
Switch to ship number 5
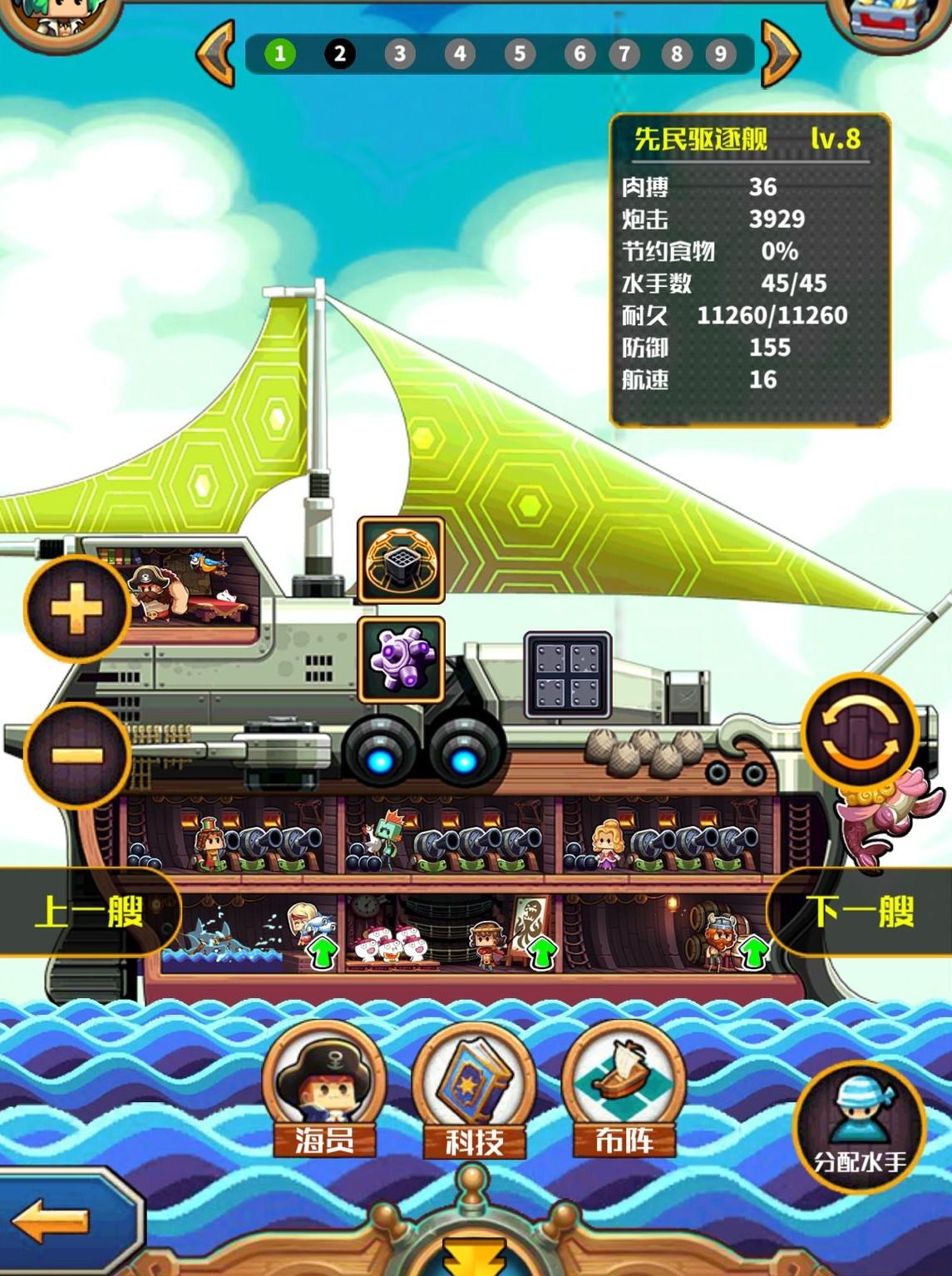519,54
